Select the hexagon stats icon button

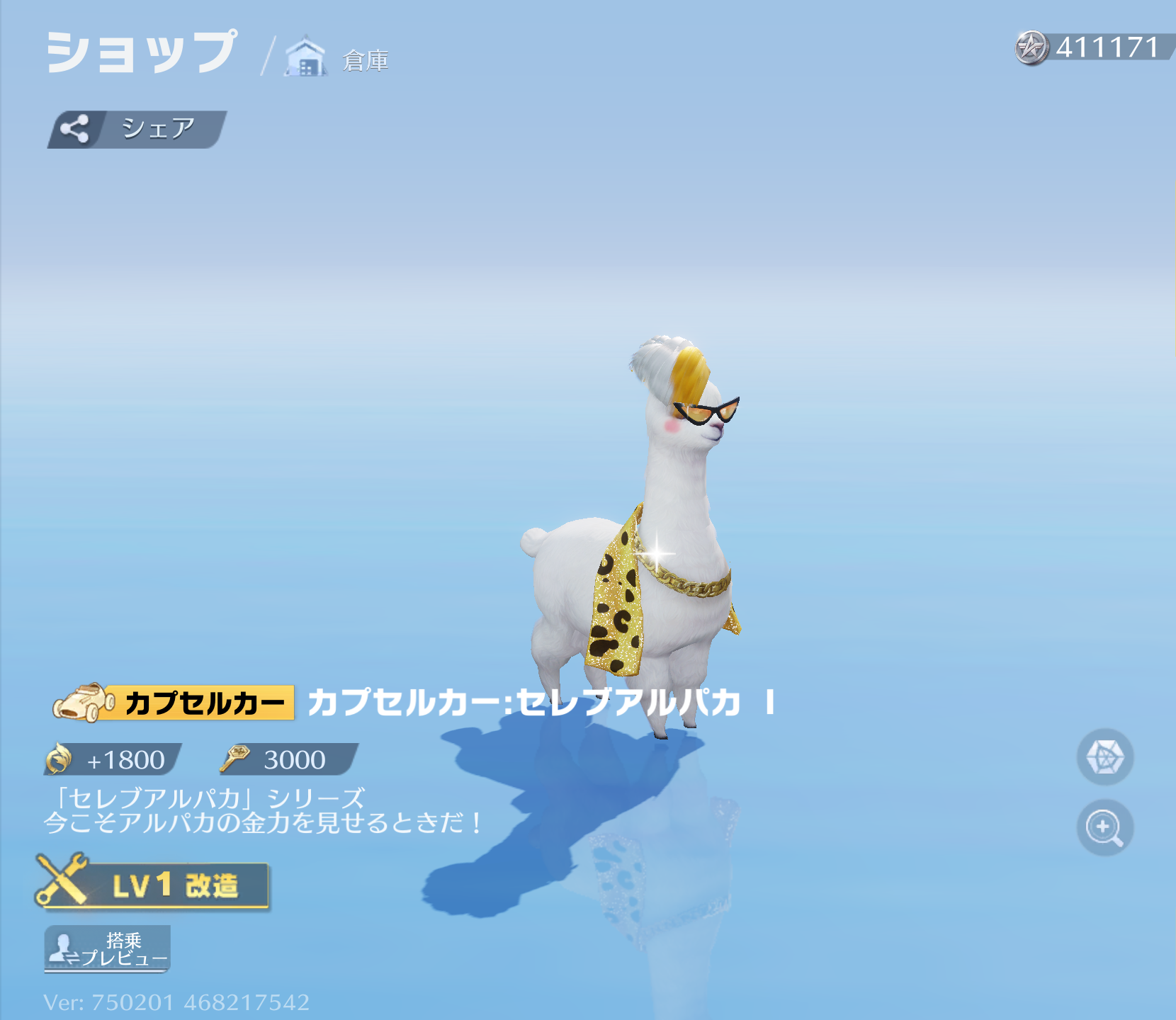click(1104, 756)
